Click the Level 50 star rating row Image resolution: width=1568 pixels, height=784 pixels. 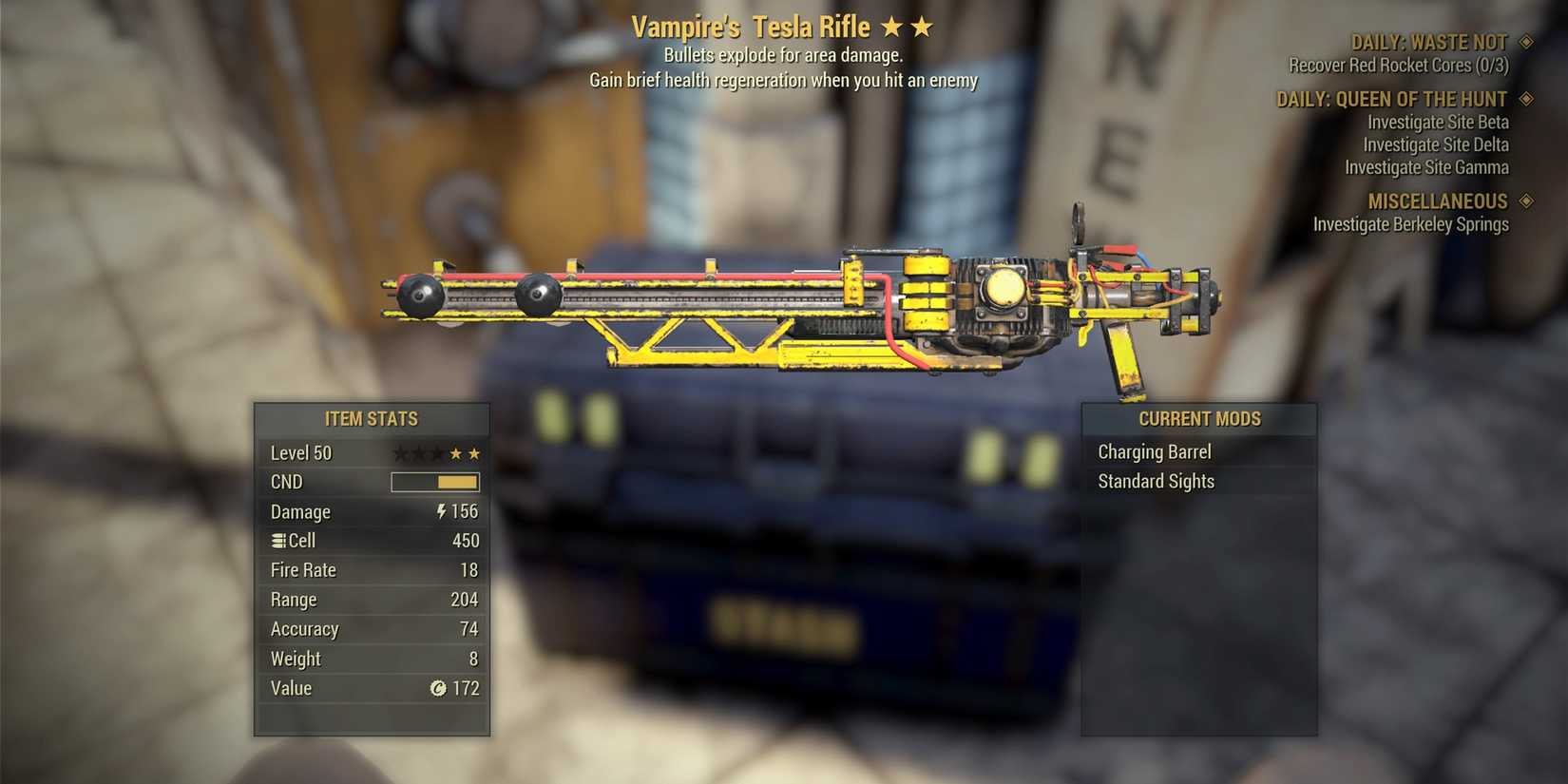(372, 453)
